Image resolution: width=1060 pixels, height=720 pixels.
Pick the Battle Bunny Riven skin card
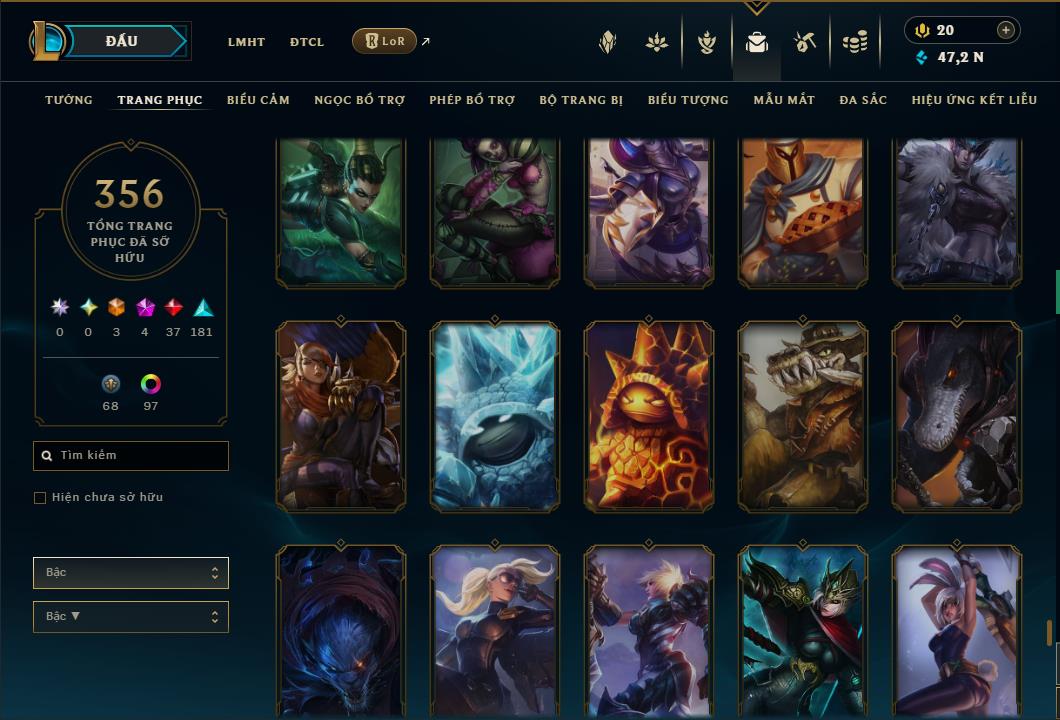957,630
